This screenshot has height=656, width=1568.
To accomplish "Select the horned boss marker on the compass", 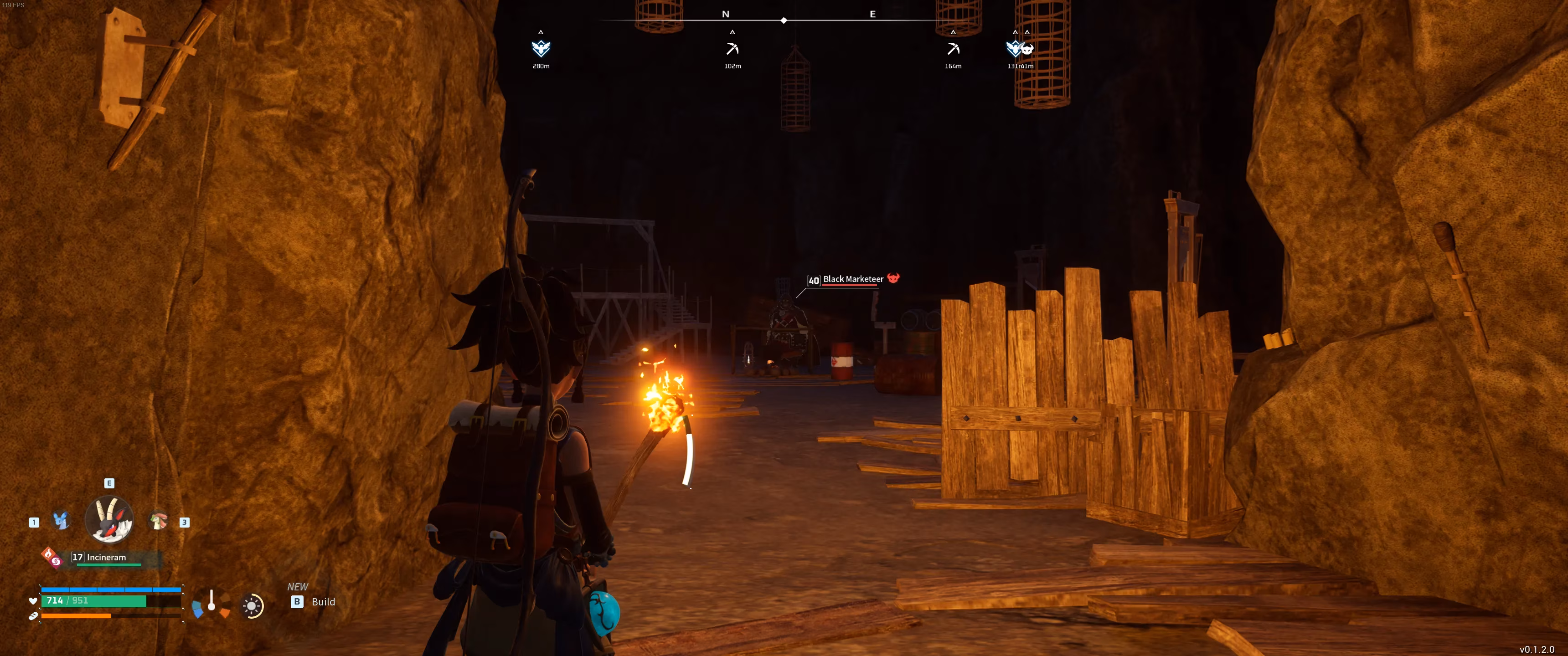I will (1027, 49).
